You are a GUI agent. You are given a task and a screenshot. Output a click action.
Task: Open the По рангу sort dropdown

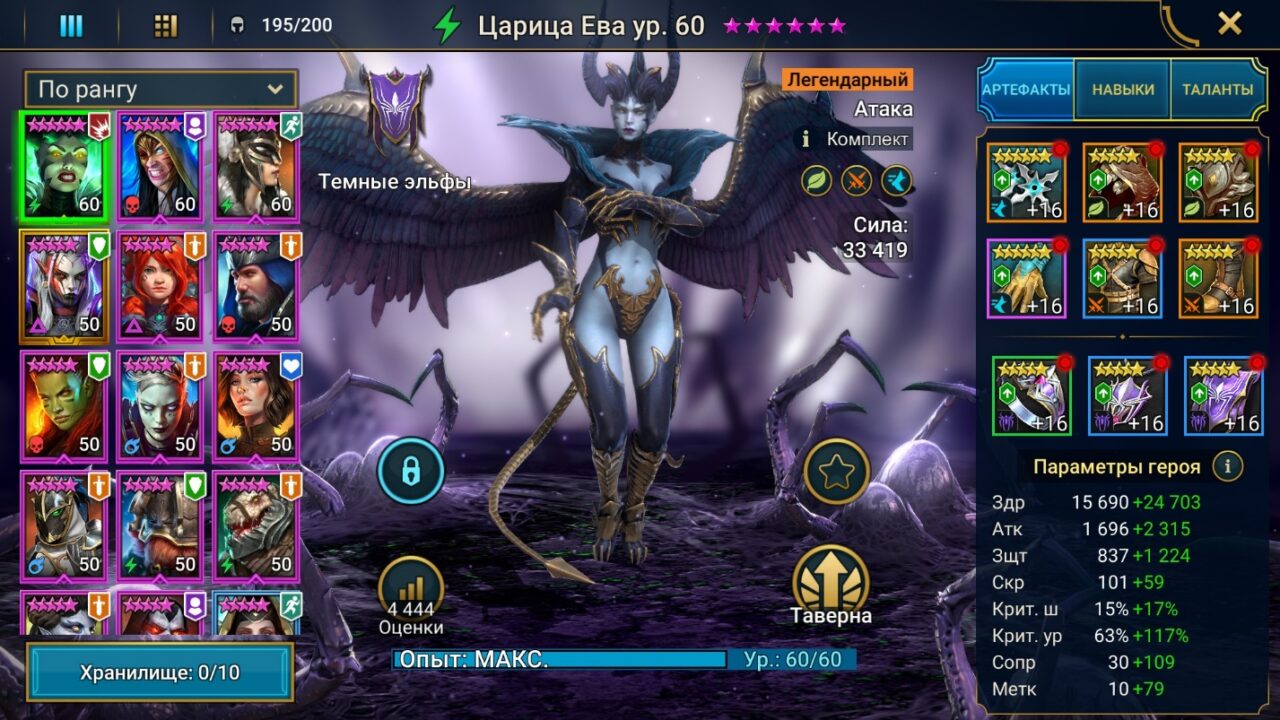pyautogui.click(x=160, y=89)
